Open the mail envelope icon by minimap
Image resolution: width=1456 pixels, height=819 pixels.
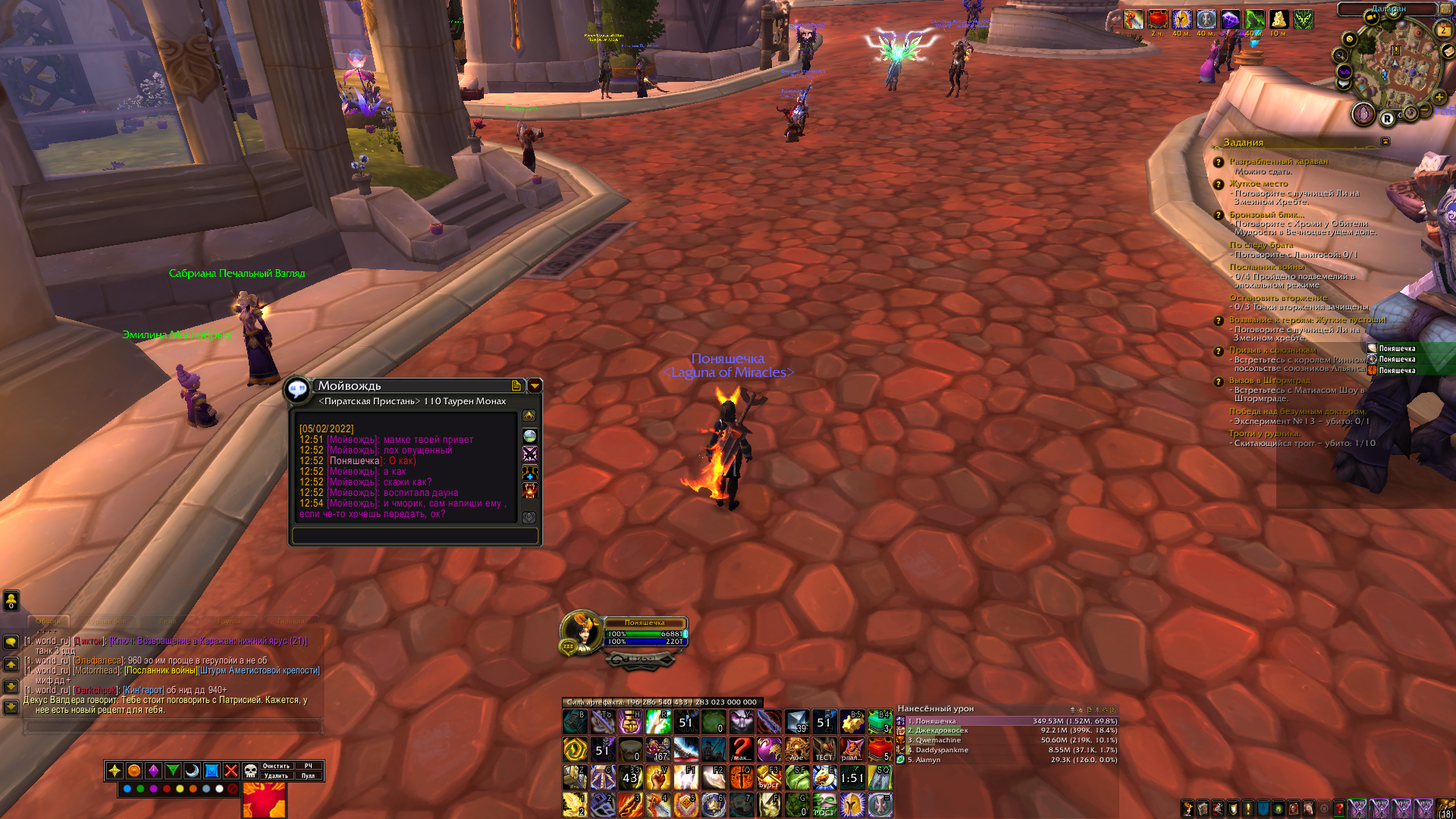click(x=1448, y=52)
